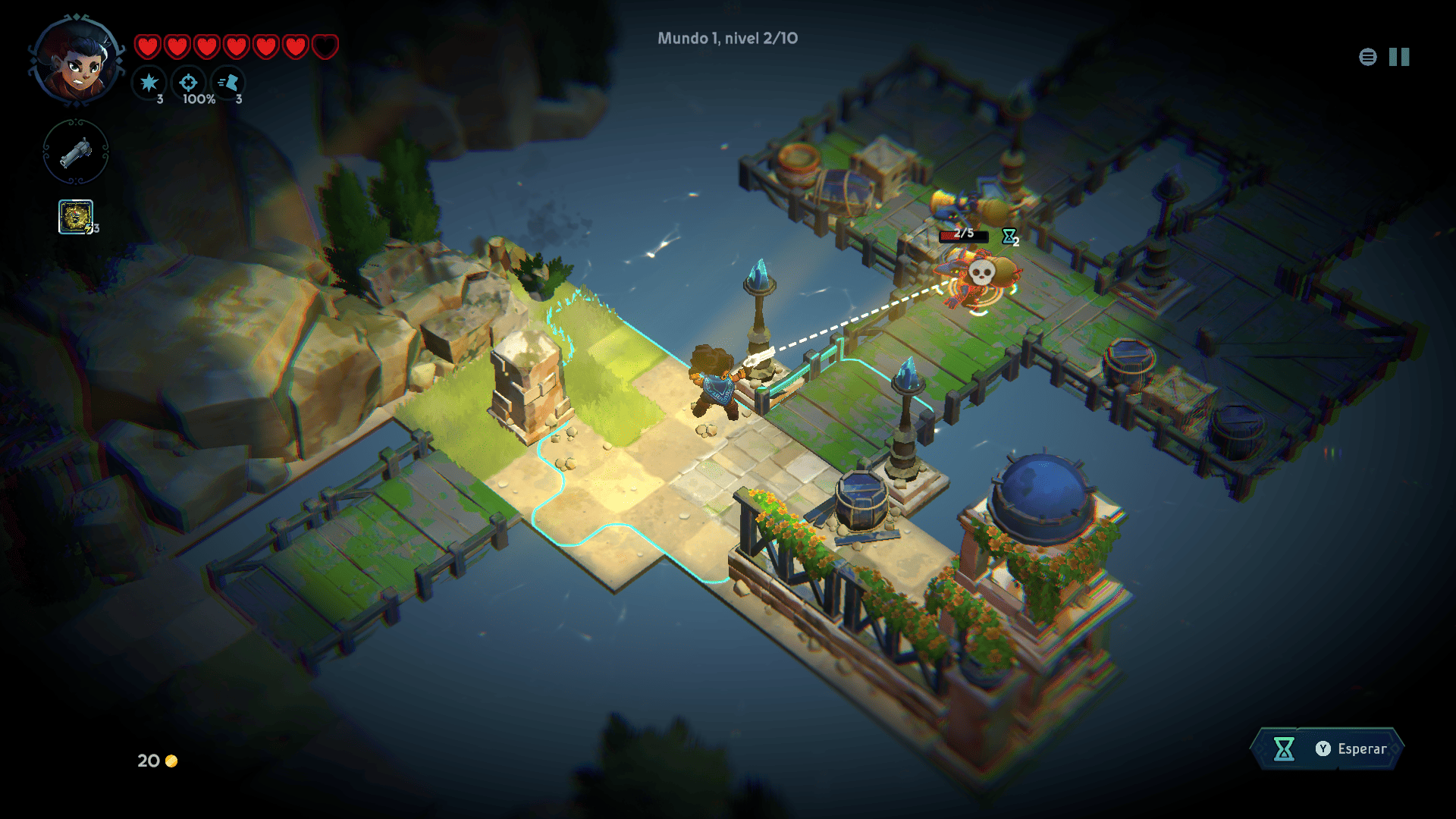Inspect the winged boot movement icon

(228, 83)
